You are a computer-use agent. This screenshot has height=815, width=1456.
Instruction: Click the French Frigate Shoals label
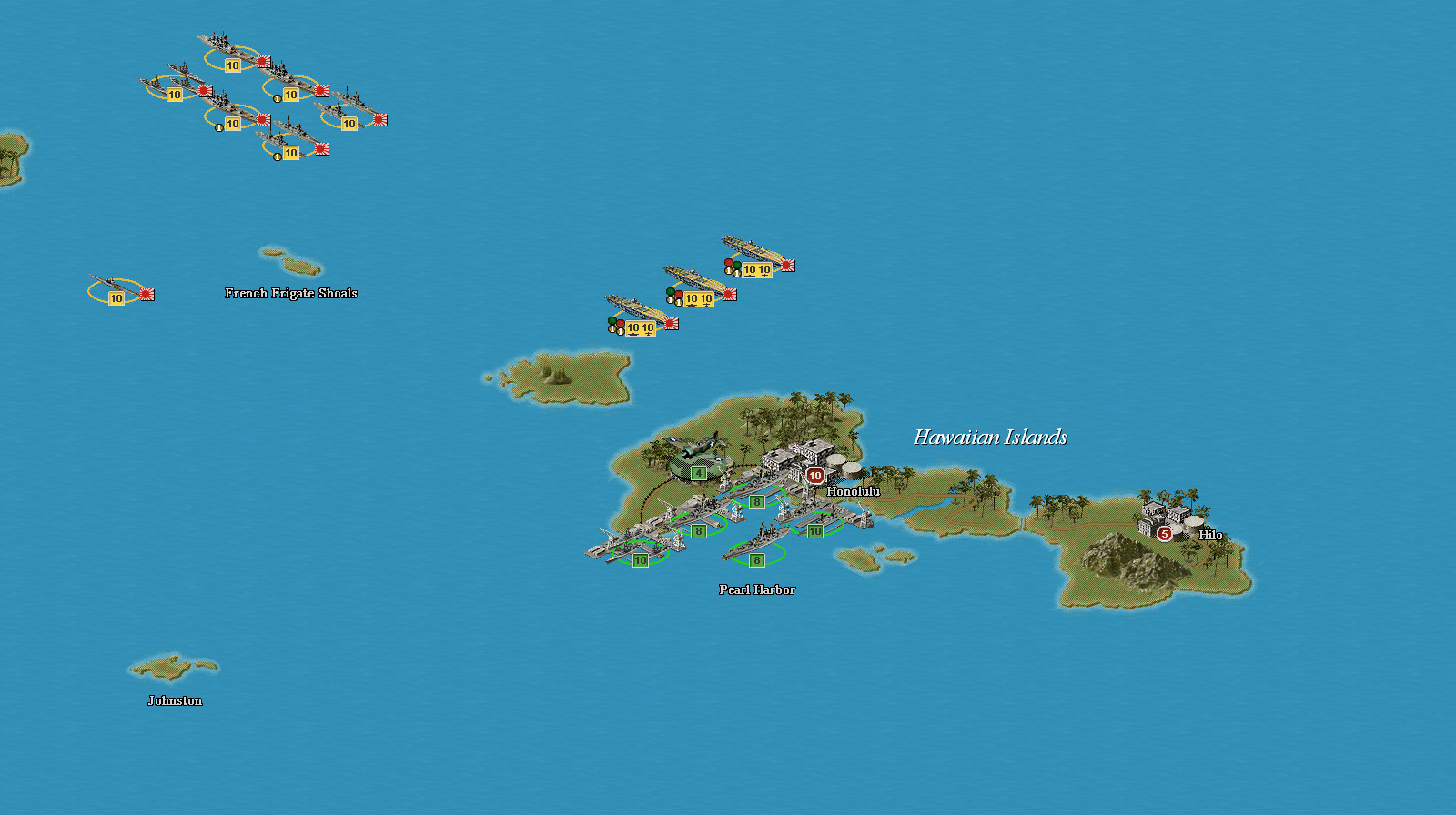[291, 293]
